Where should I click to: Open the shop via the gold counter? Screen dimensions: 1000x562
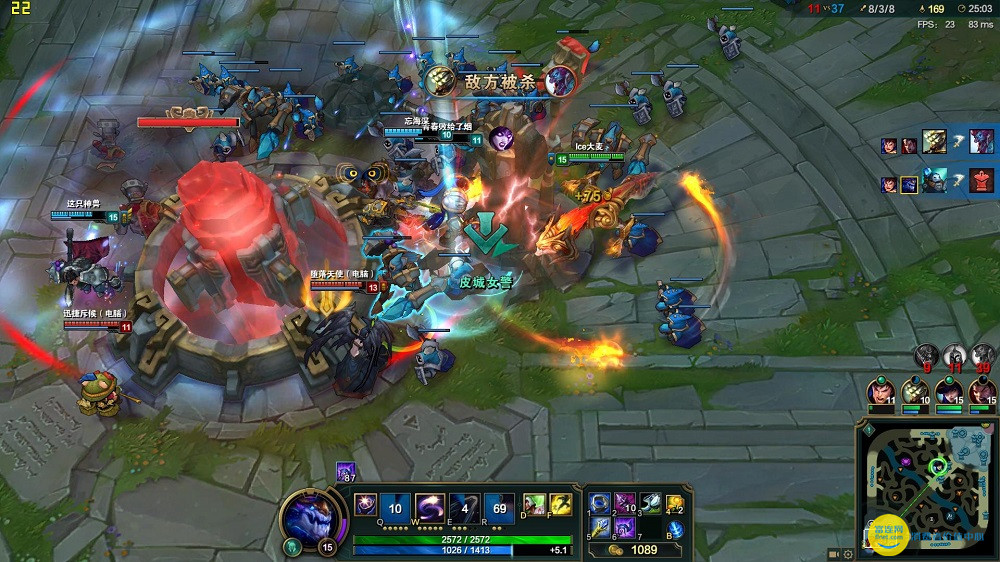pyautogui.click(x=632, y=549)
